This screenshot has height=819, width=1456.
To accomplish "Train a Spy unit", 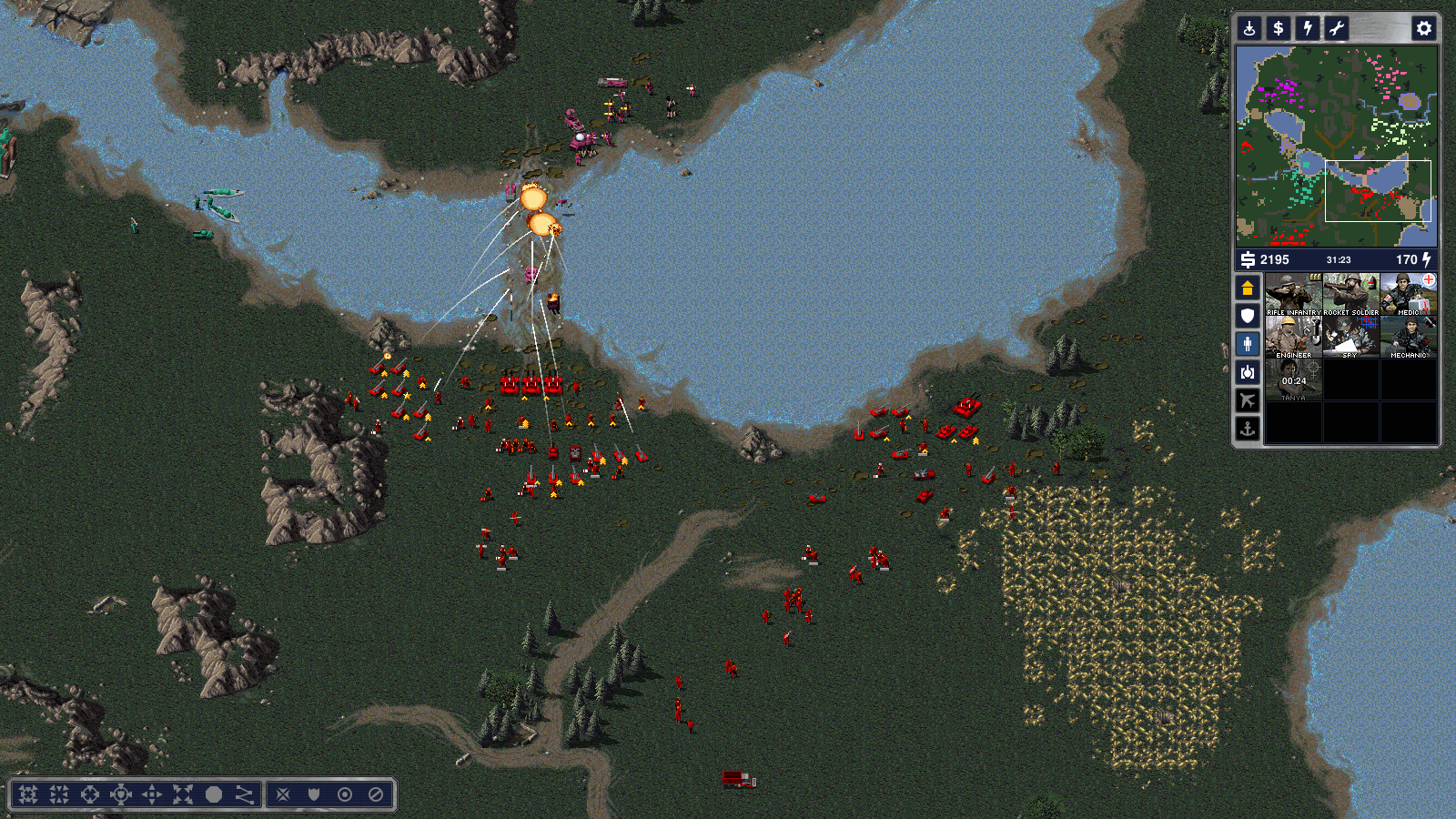I will [x=1350, y=337].
